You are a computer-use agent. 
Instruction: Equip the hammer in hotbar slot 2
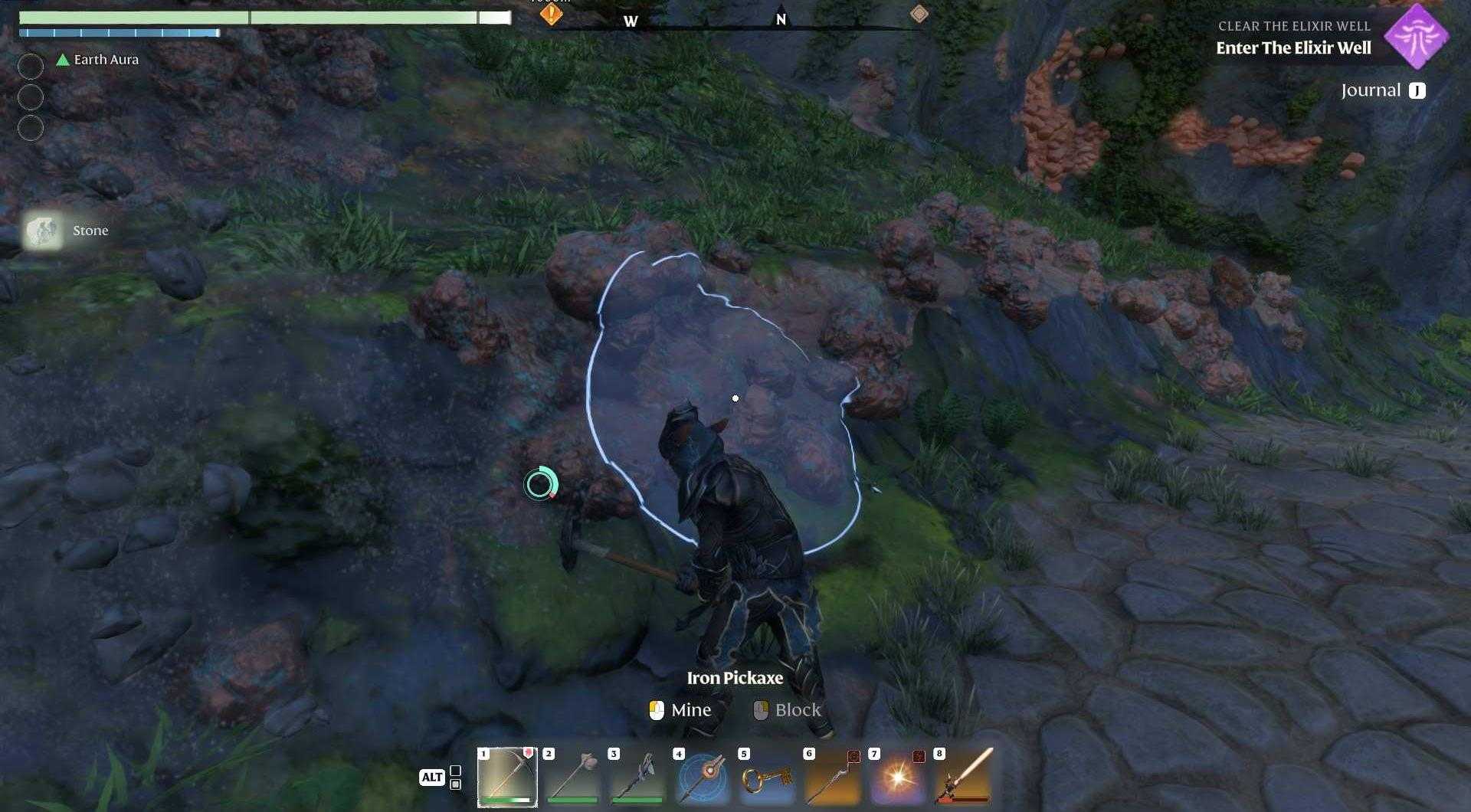coord(572,777)
